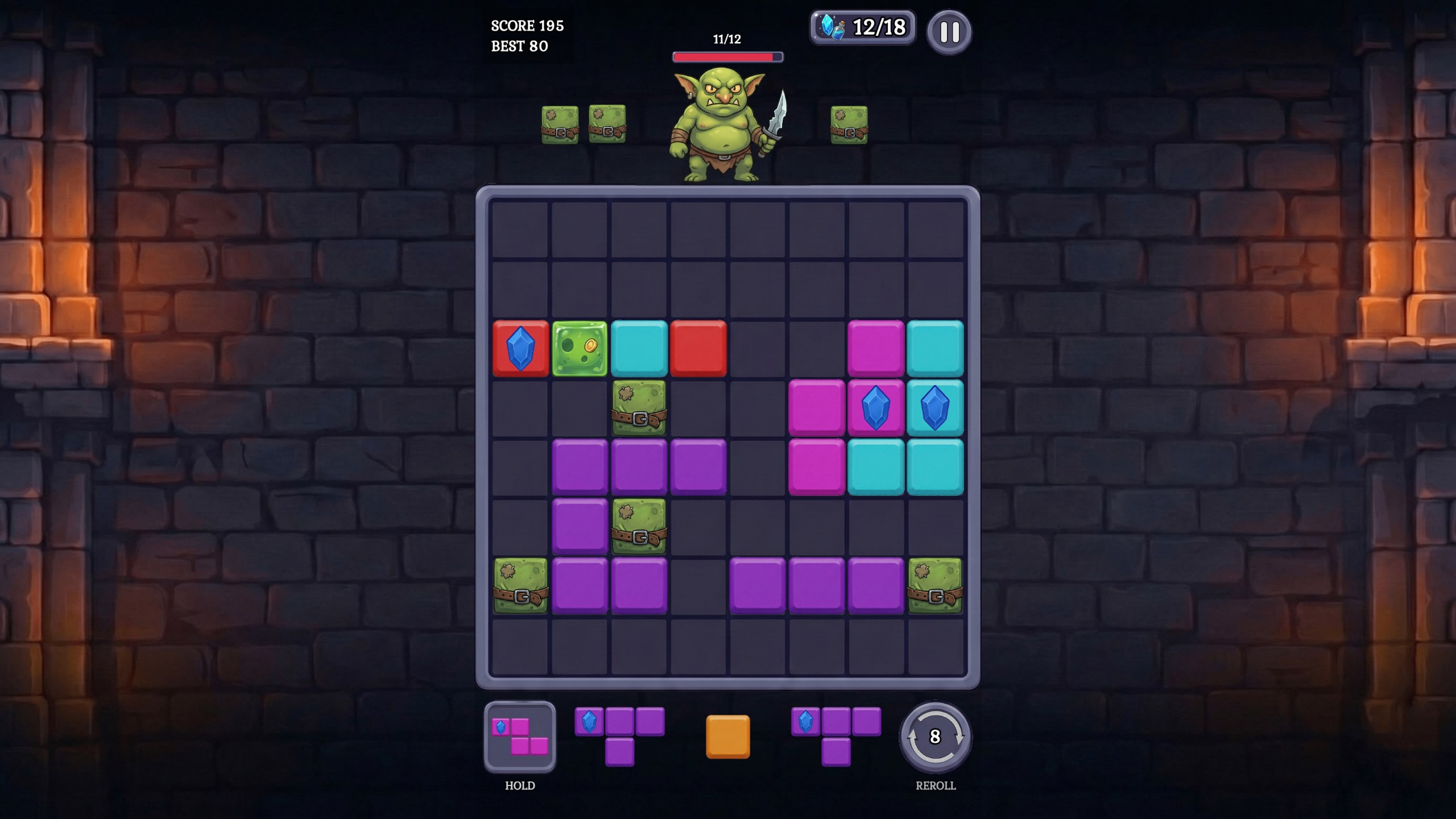1456x819 pixels.
Task: Click the goblin's red health bar
Action: (727, 57)
